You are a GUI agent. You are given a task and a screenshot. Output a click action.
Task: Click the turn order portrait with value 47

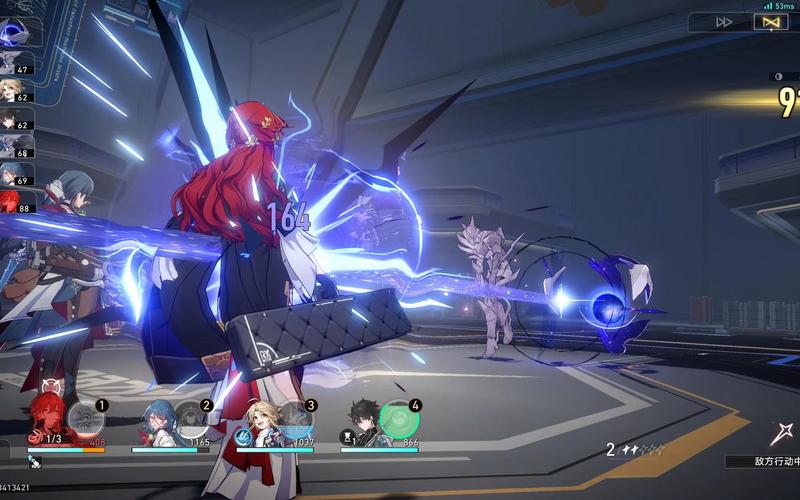click(15, 63)
